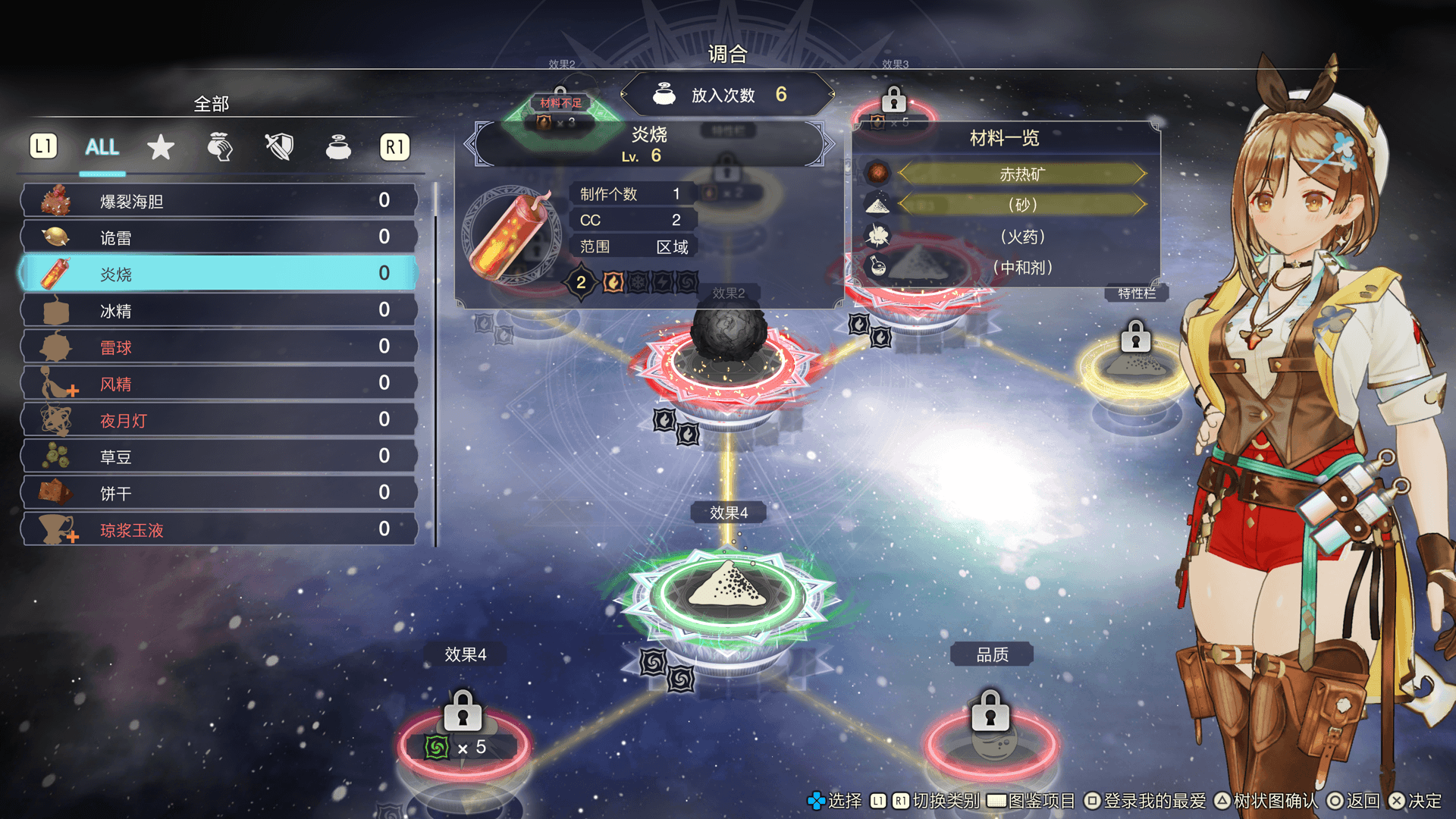Select the highlighted 炎烧 recipe
Screen dimensions: 1456x819
point(220,274)
